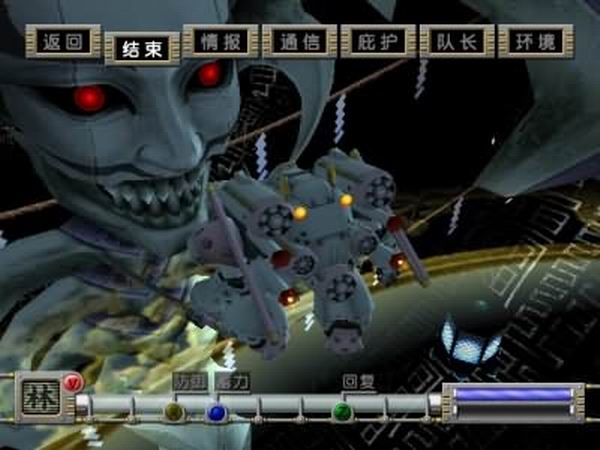
Task: Select the 庇护 (Shelter) command
Action: click(378, 42)
